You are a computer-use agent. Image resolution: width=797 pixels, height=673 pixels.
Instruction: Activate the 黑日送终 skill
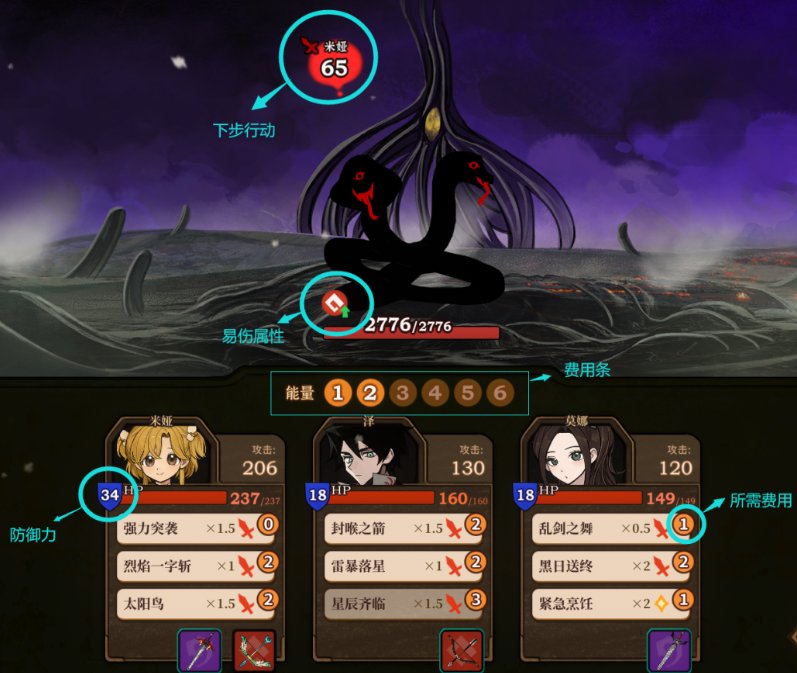(x=607, y=566)
